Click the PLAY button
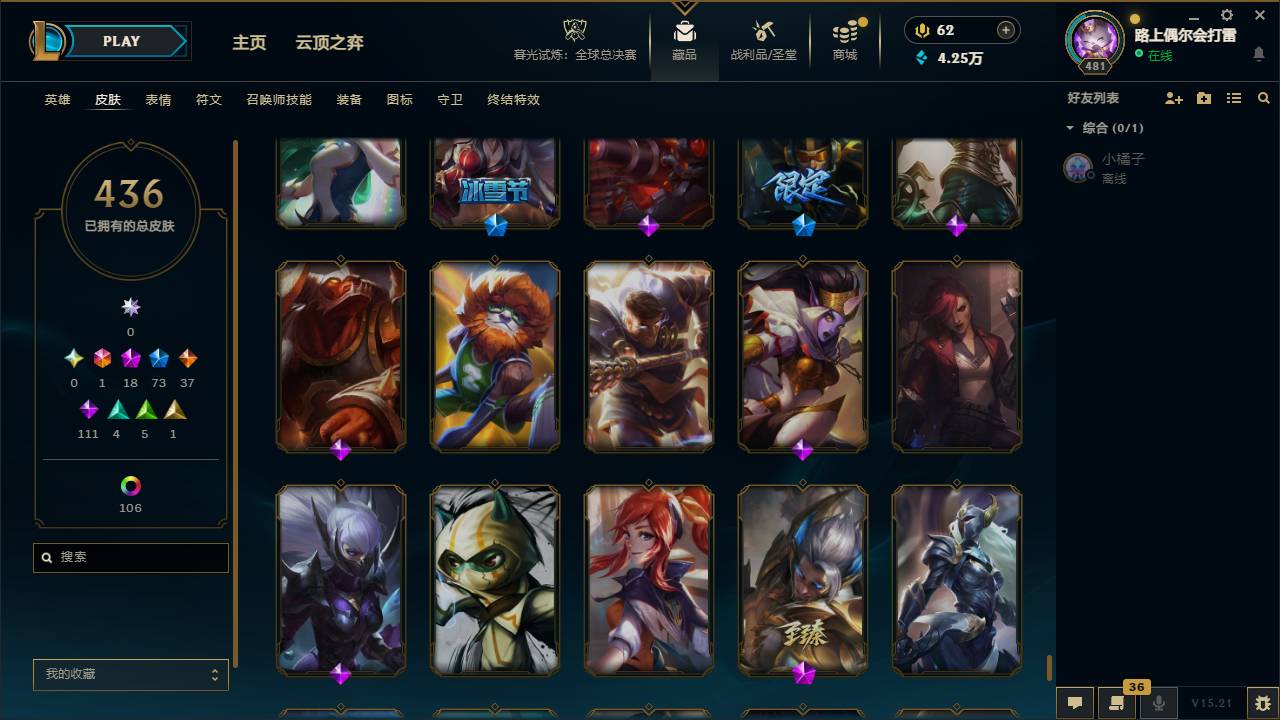The image size is (1280, 720). [121, 41]
